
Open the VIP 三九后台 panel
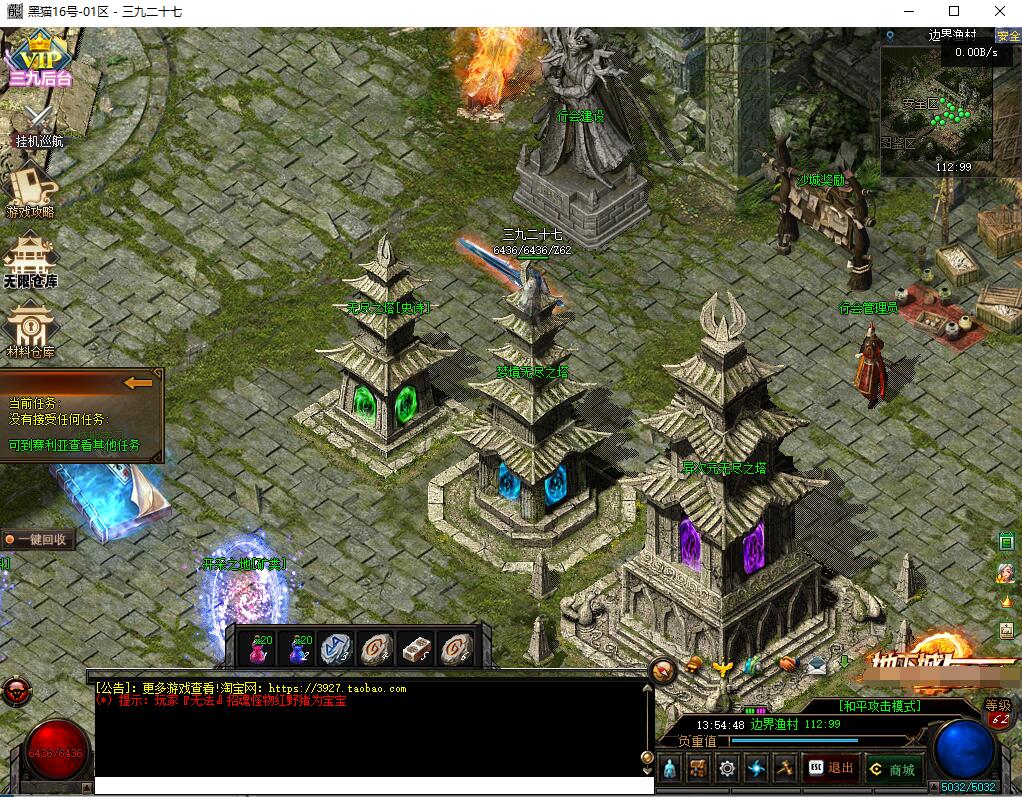(40, 60)
